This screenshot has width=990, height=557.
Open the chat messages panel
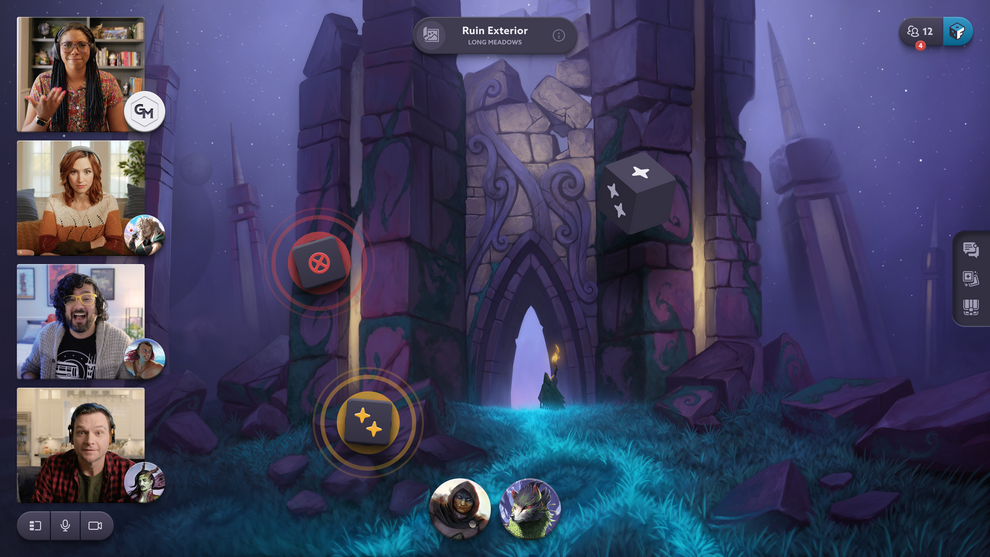tap(970, 250)
